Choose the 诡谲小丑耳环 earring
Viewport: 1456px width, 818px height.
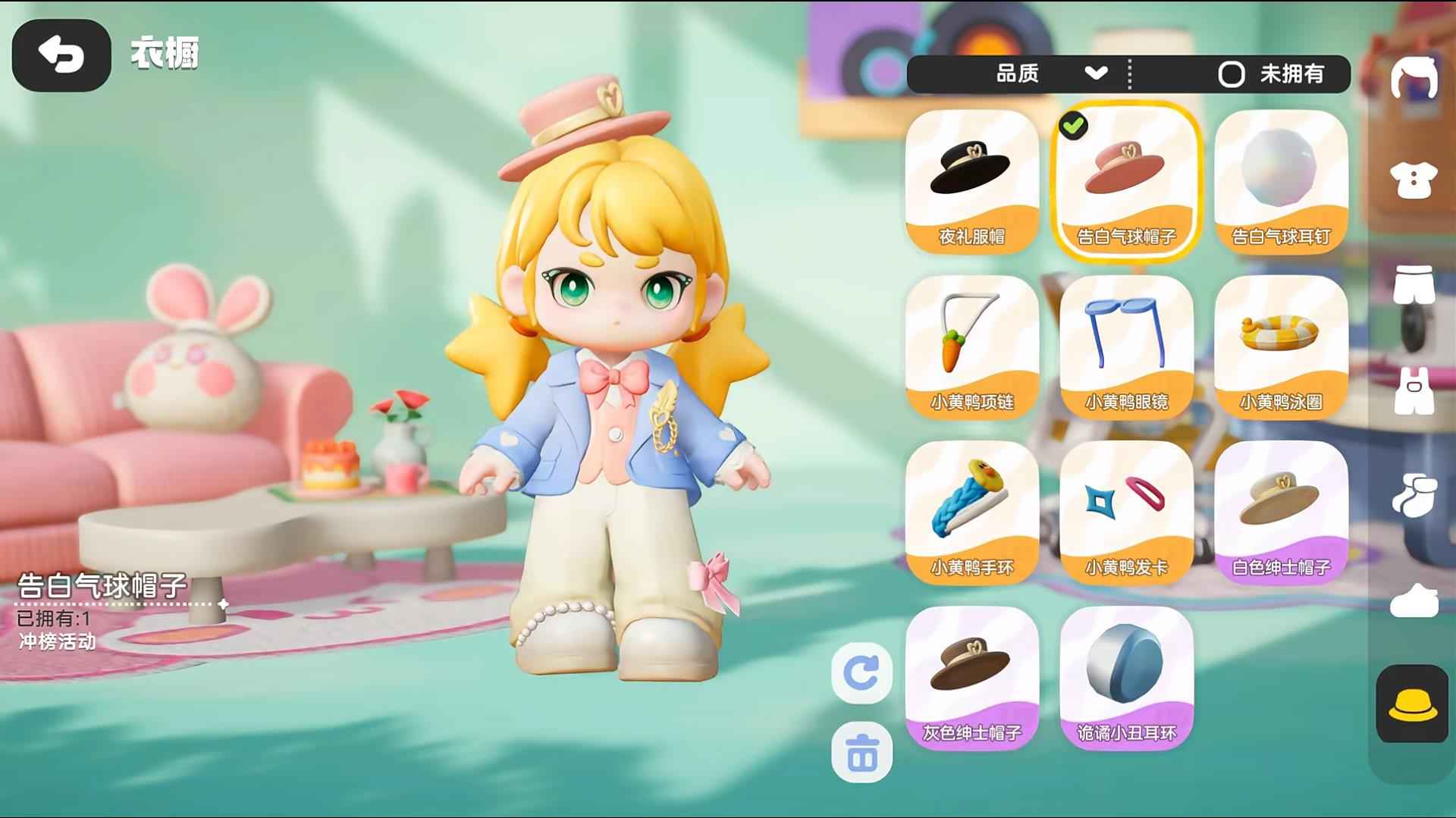1126,676
